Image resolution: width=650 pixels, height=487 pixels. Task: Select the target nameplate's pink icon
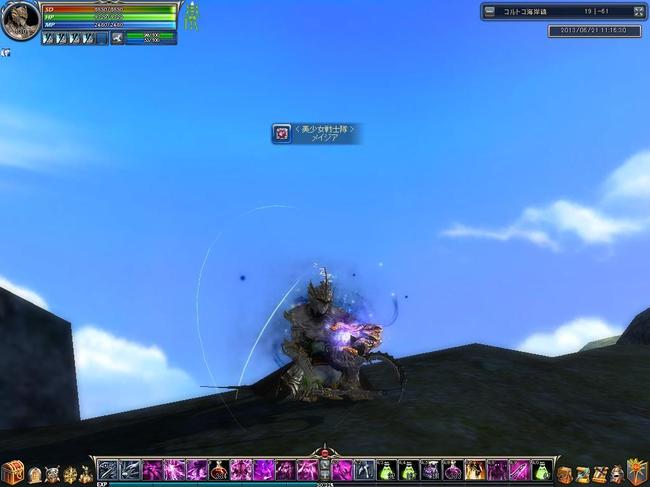282,133
